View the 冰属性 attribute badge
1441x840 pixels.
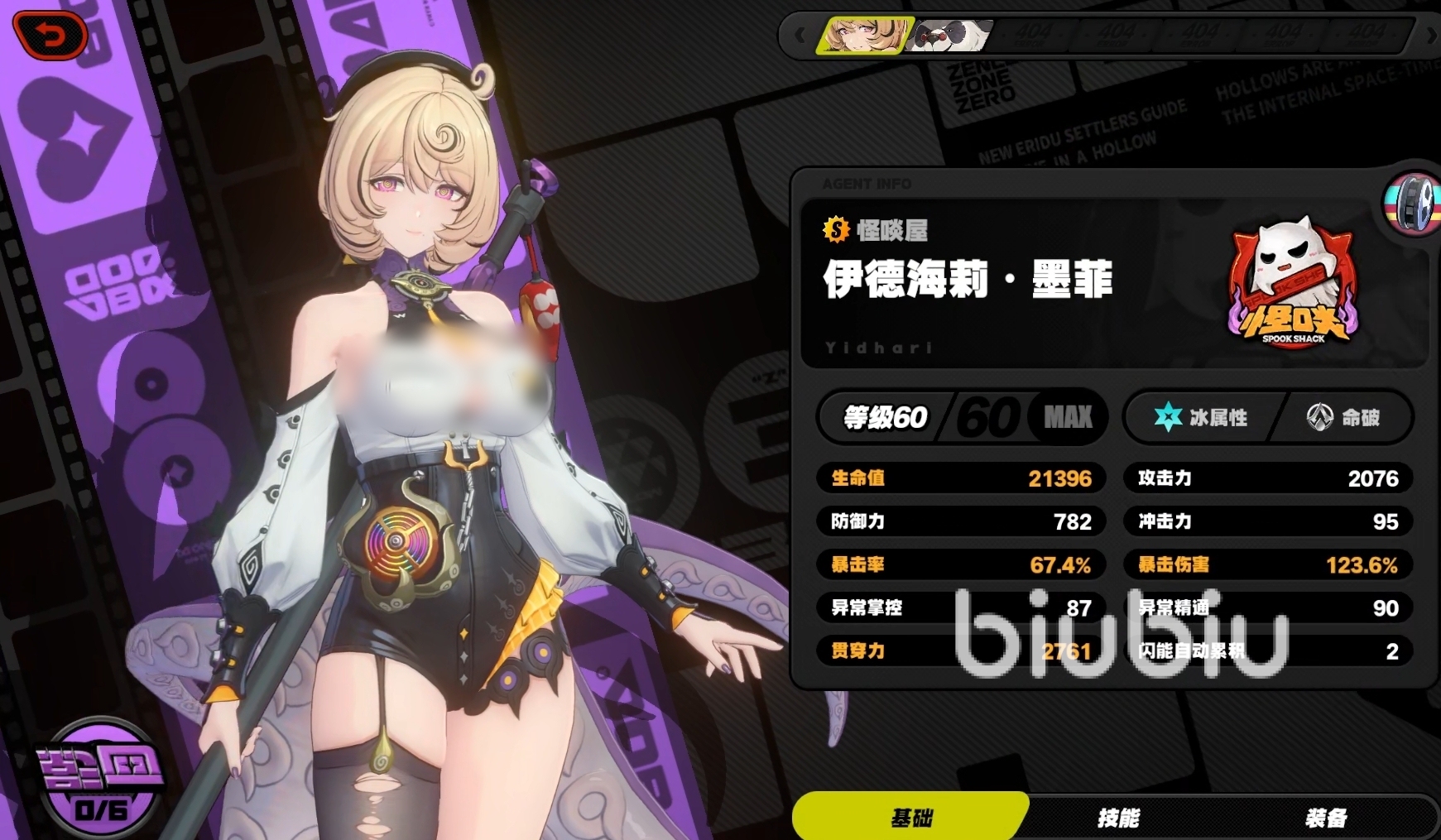tap(1202, 417)
